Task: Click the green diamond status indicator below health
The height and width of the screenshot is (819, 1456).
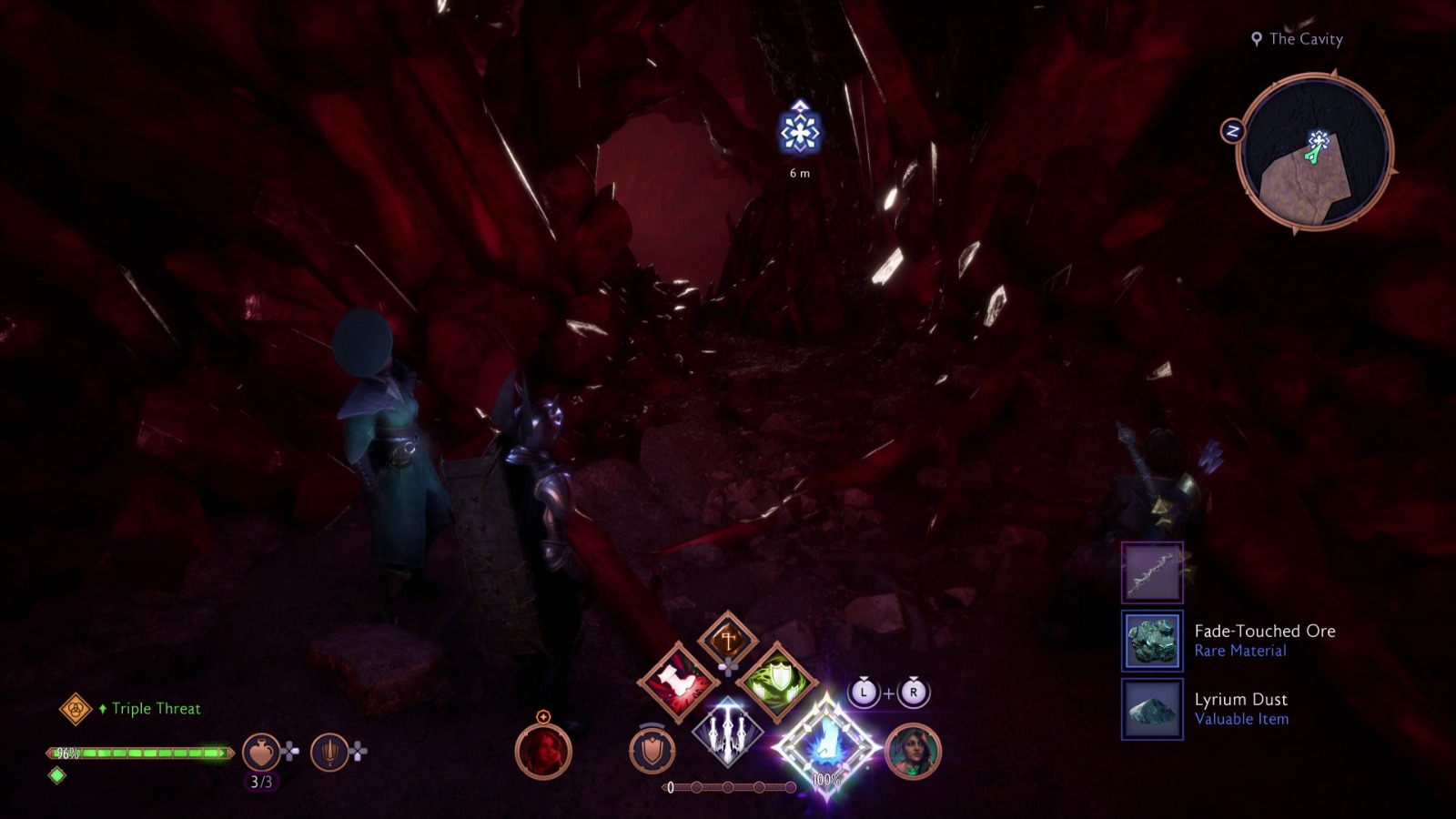Action: tap(57, 777)
